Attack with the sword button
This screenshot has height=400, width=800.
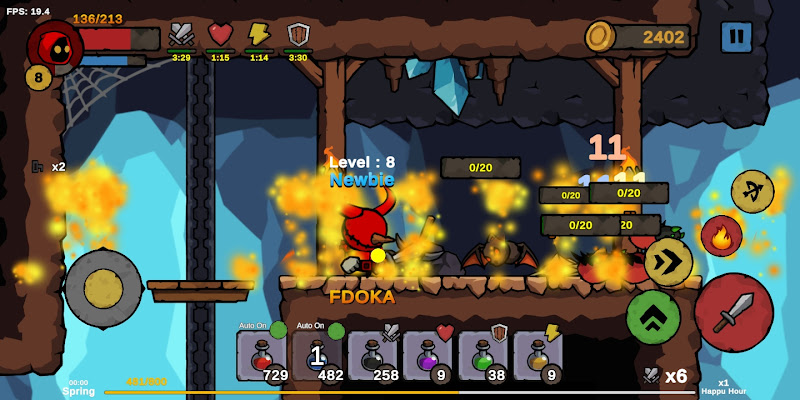pos(733,312)
